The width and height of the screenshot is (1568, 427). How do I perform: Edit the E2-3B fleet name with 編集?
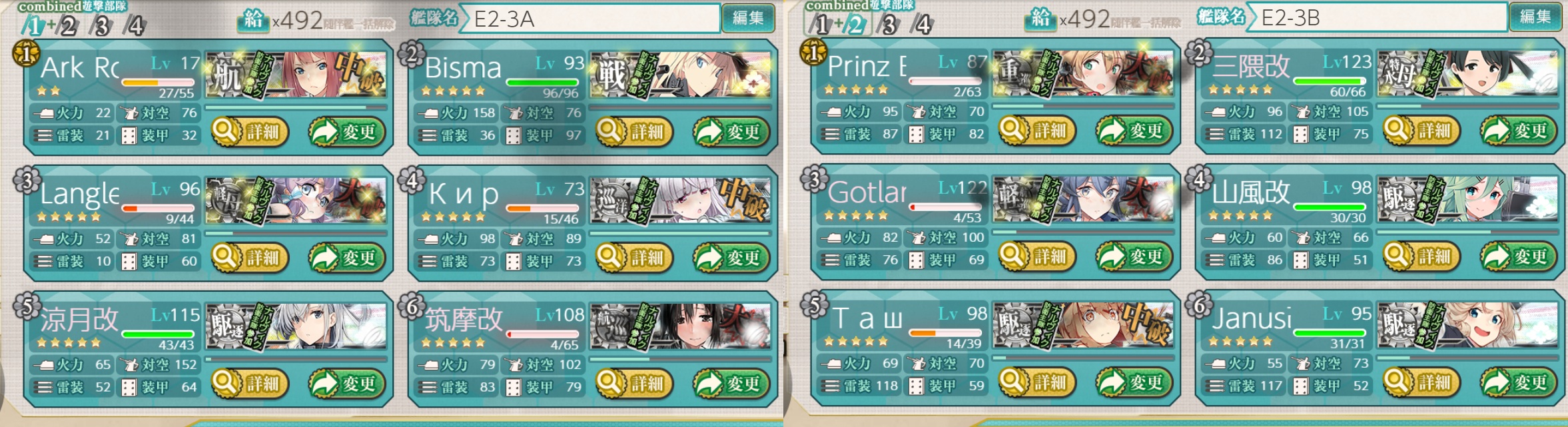click(x=1535, y=17)
